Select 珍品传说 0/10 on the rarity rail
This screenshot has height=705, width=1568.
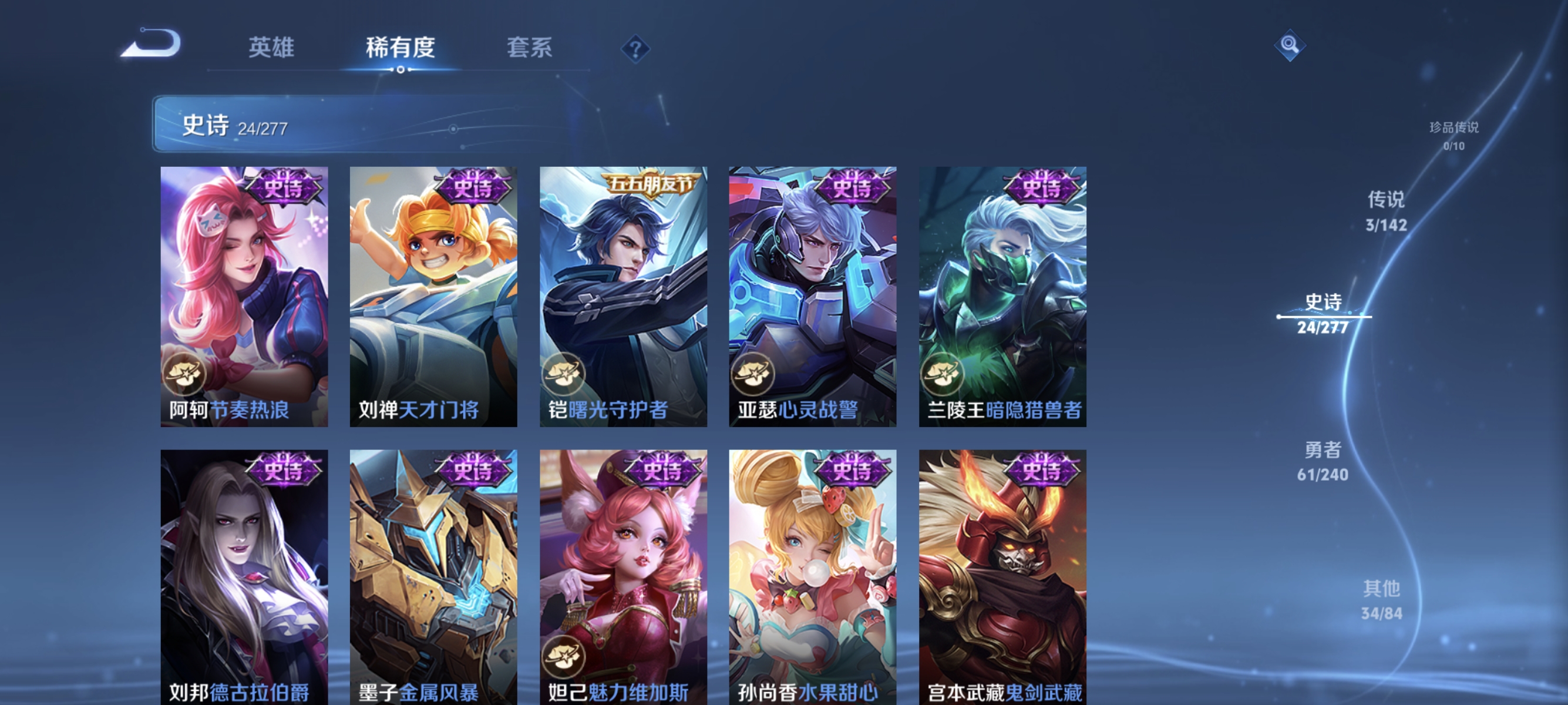(1453, 136)
